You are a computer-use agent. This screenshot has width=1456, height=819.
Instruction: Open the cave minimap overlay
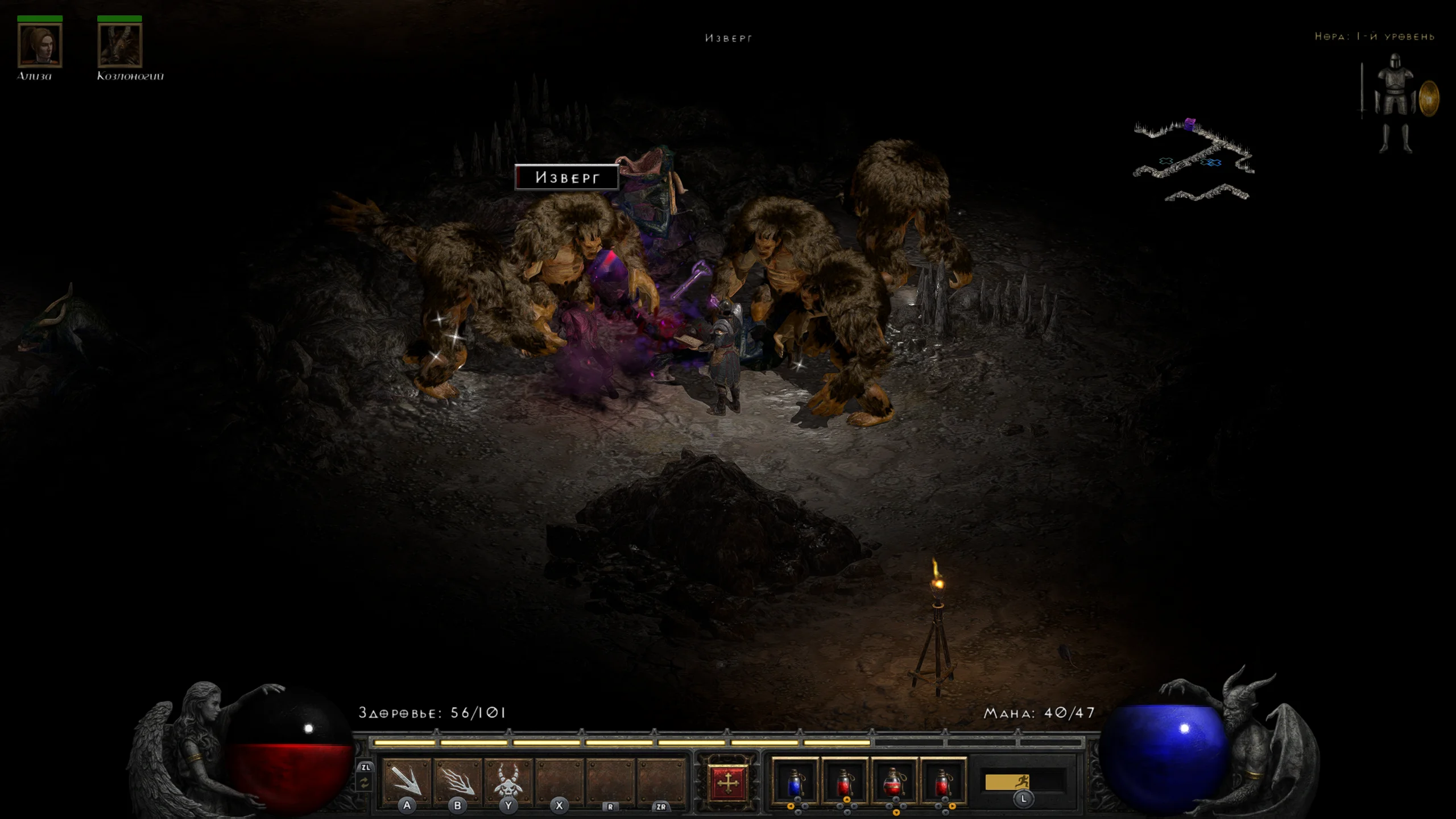click(1194, 159)
